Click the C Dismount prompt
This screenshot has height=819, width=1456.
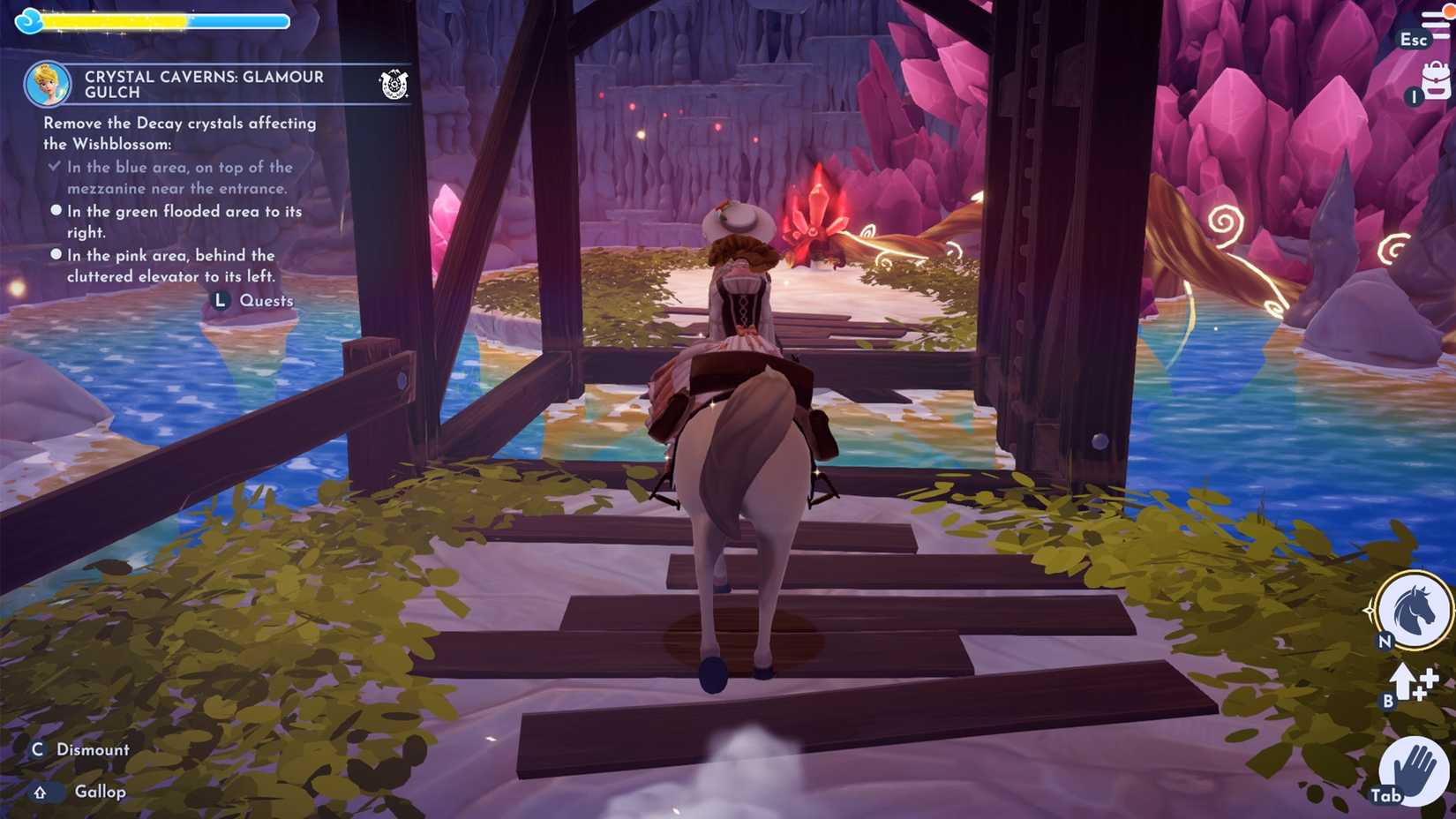[84, 749]
